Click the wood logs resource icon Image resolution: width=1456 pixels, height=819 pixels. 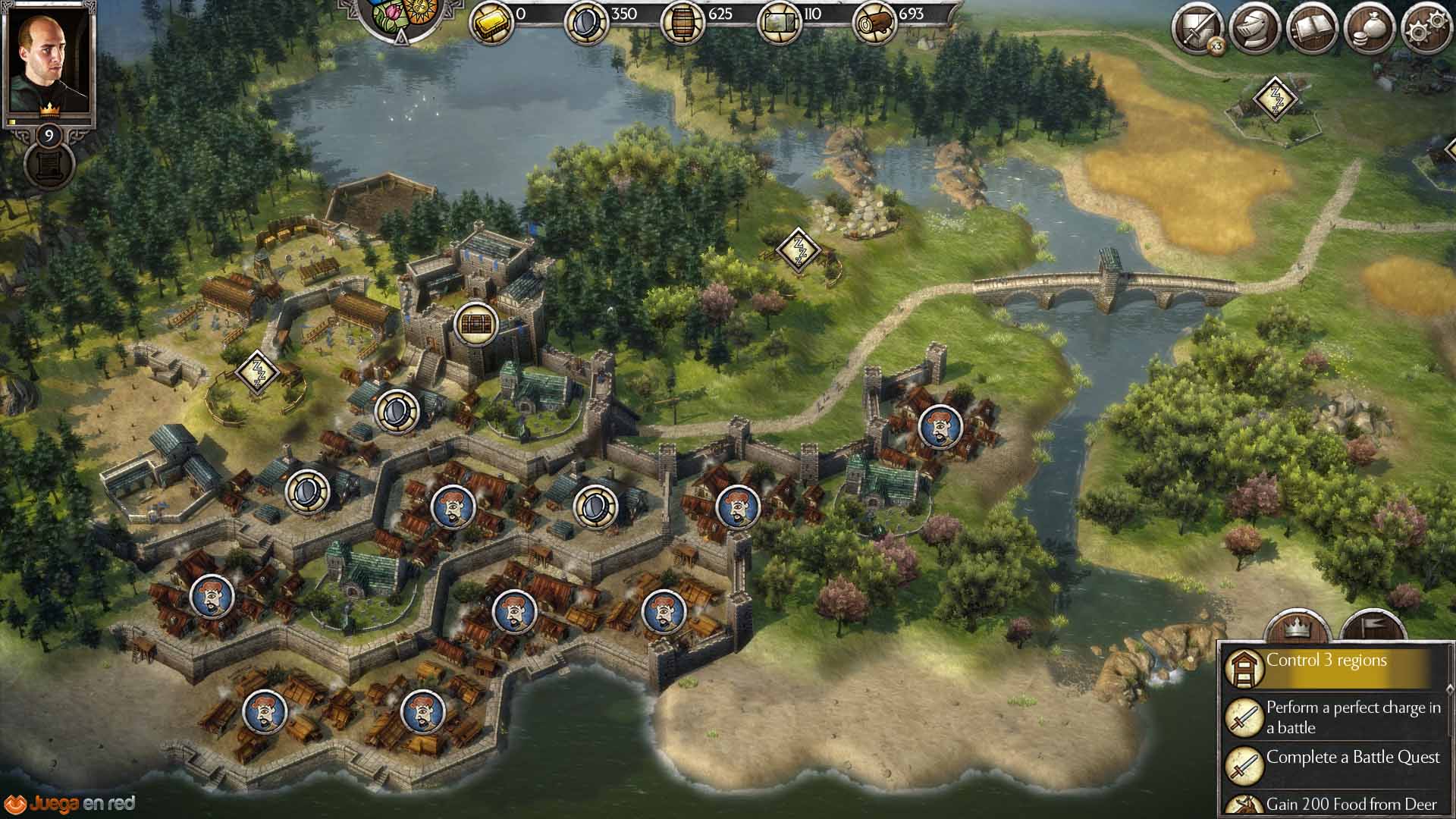[874, 24]
